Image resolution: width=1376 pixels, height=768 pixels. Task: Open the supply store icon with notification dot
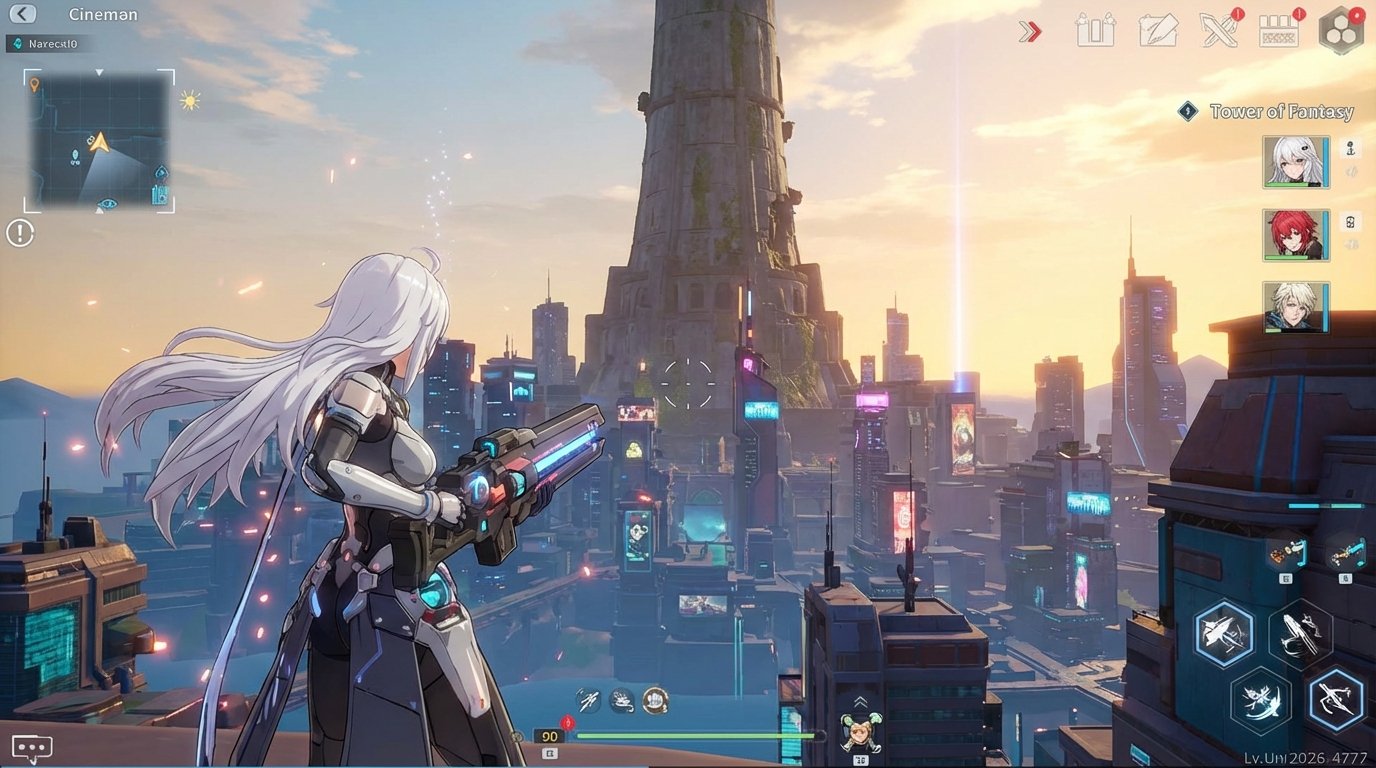tap(1277, 30)
